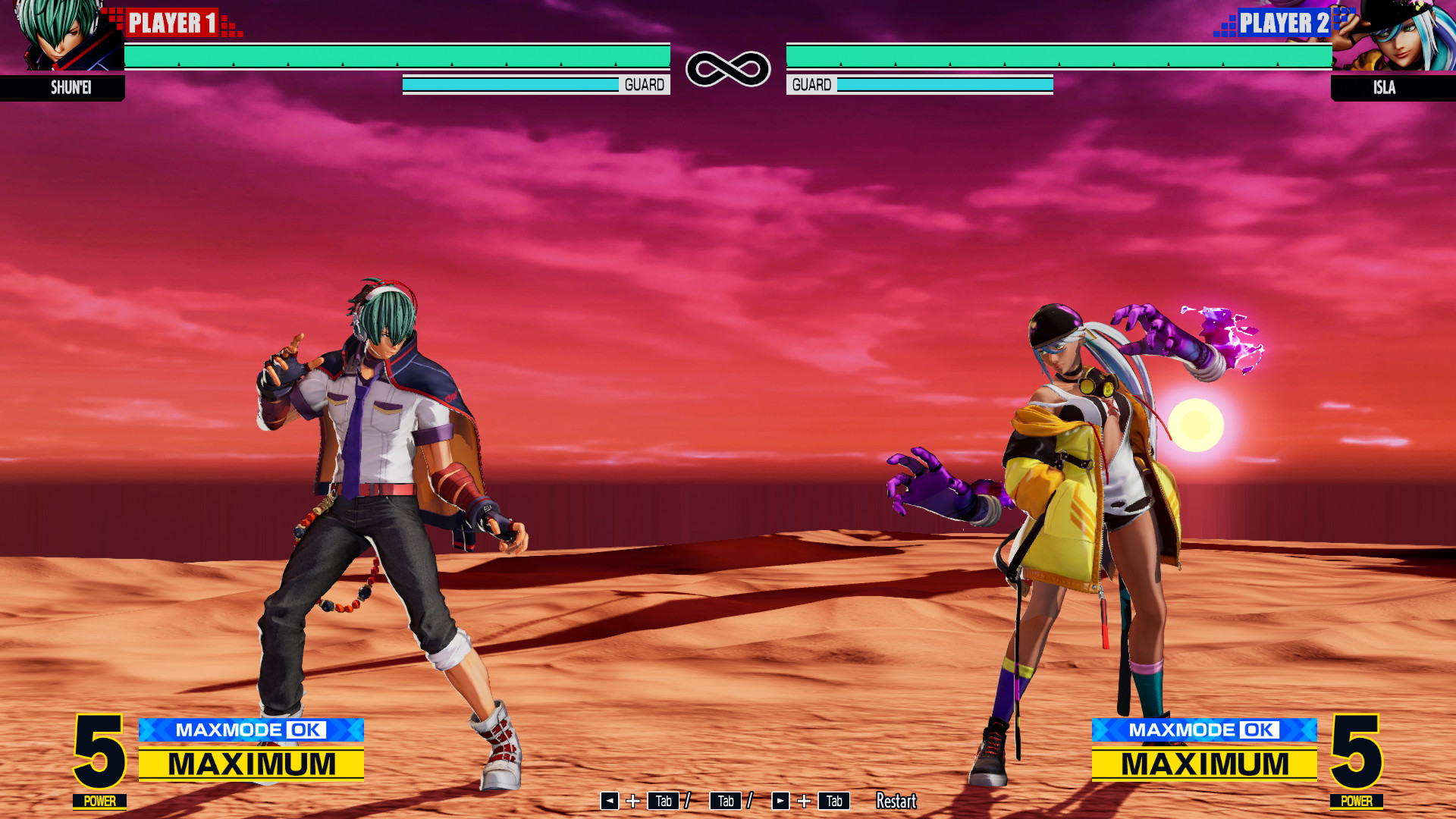
Task: Click the middle standalone Tab key hint
Action: [x=725, y=801]
